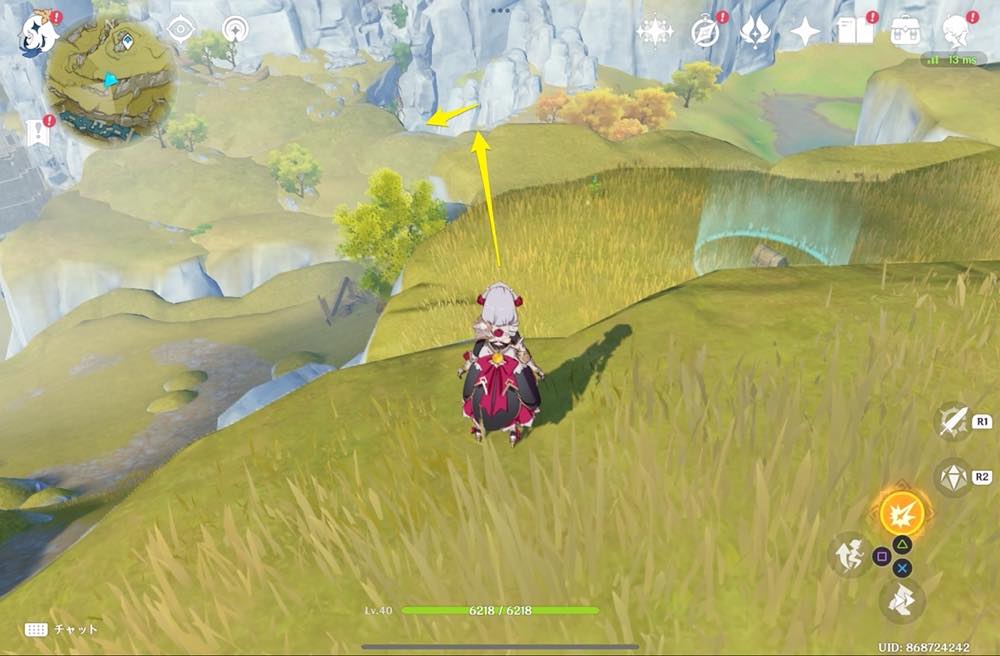Screen dimensions: 1000x656
Task: Open the チャット chat box
Action: (62, 629)
